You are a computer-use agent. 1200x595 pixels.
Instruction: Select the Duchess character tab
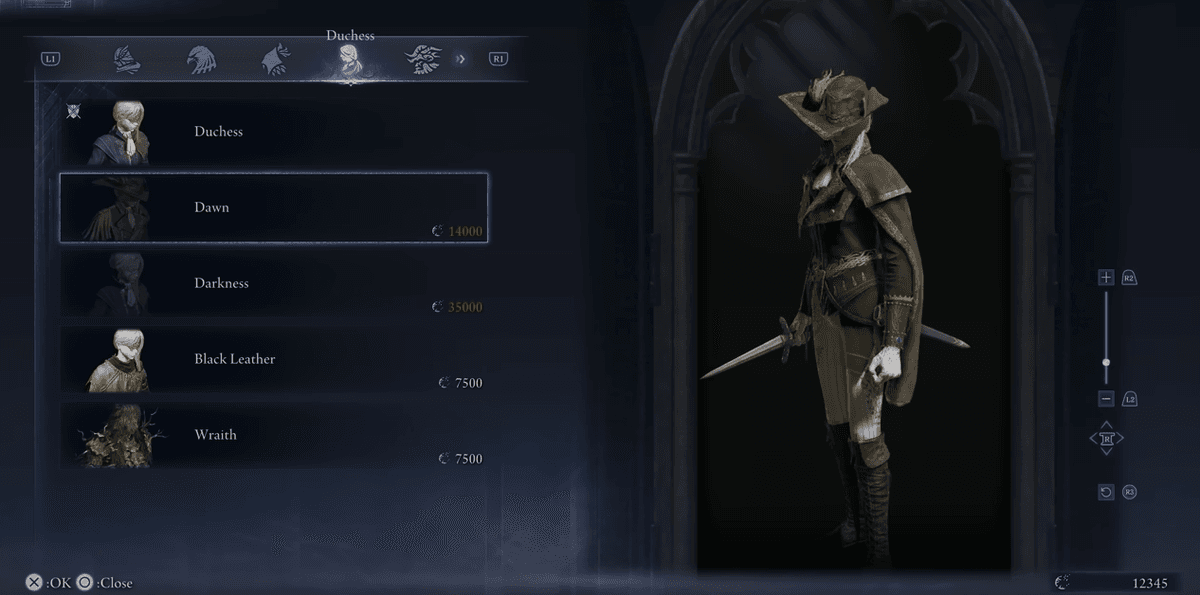(349, 60)
